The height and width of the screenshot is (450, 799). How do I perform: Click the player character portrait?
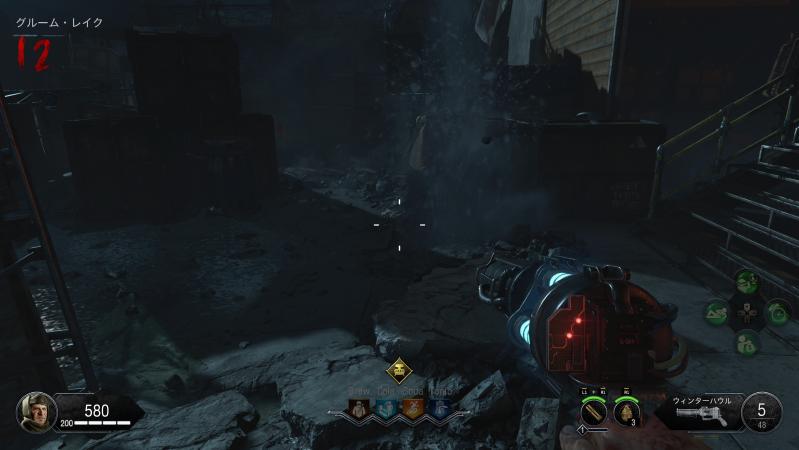(x=36, y=412)
